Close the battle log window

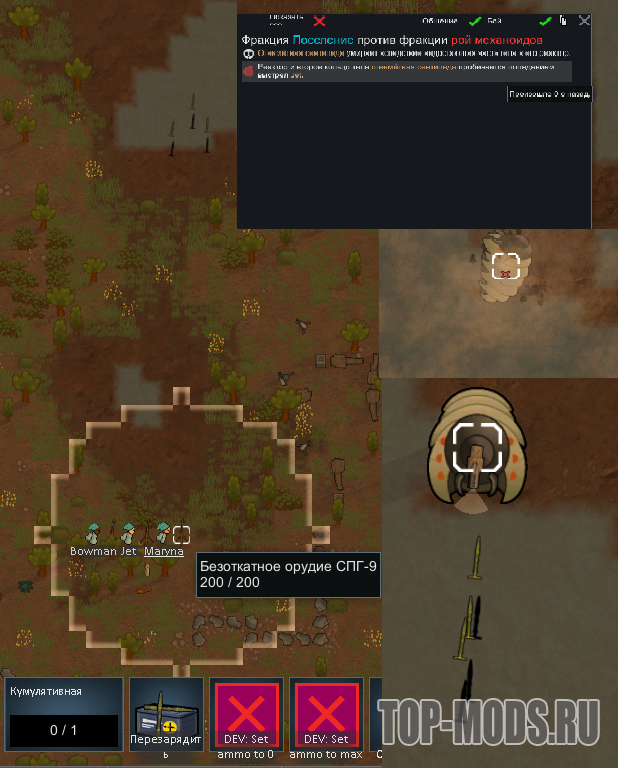(584, 20)
